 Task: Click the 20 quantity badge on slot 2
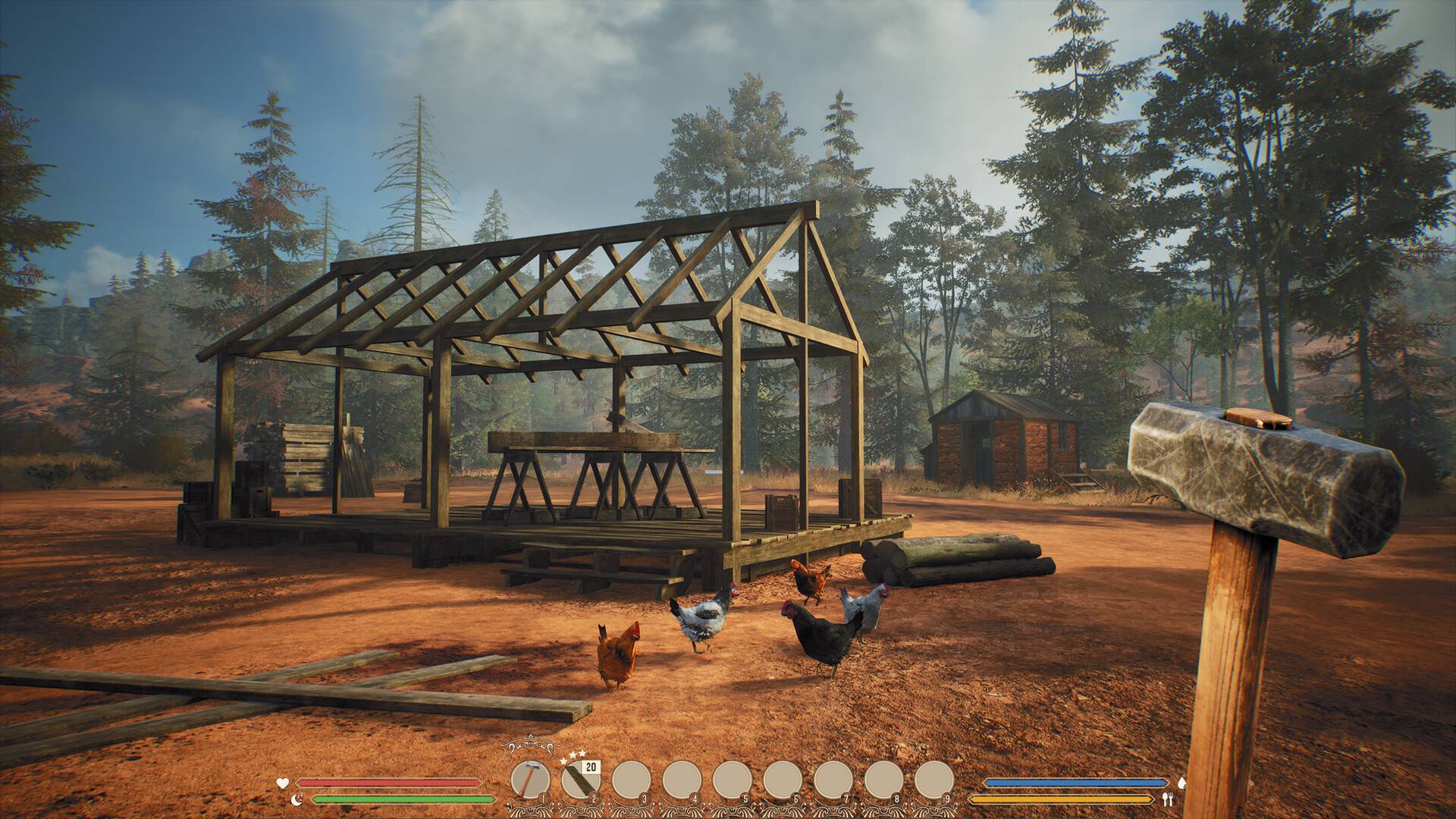(591, 766)
